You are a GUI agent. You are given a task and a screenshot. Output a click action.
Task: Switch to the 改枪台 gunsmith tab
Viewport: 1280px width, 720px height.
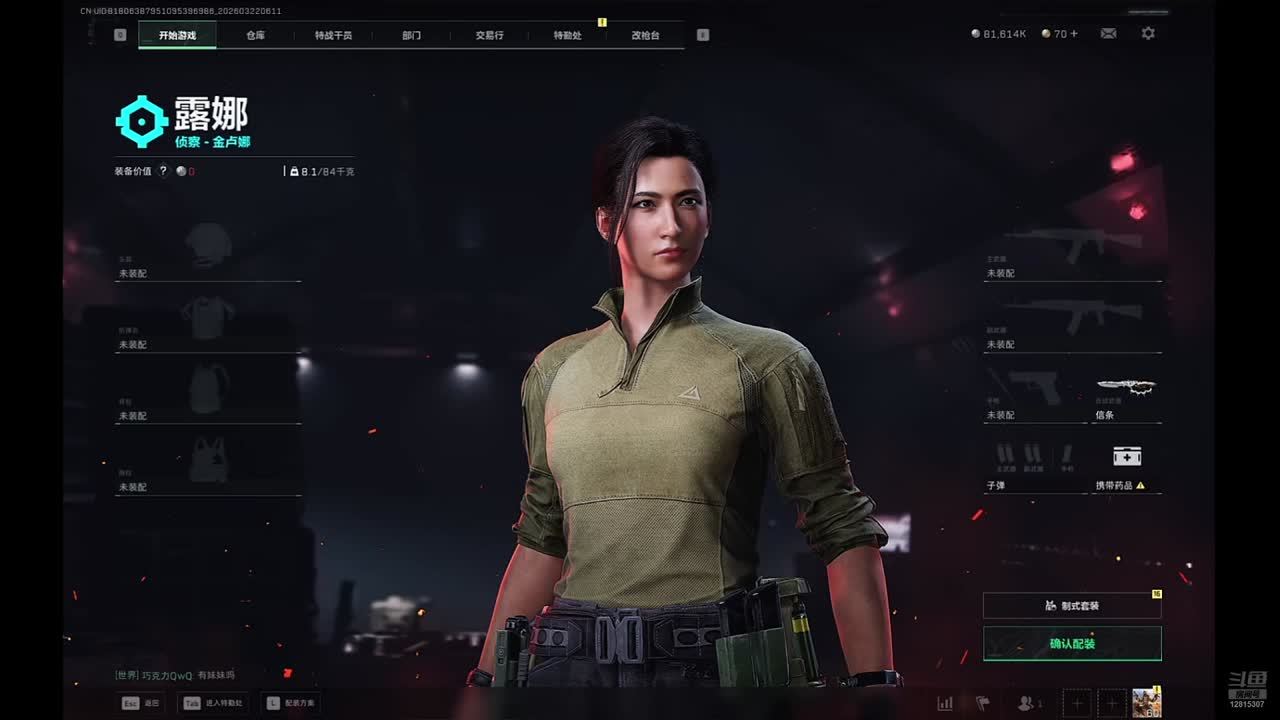pyautogui.click(x=645, y=35)
